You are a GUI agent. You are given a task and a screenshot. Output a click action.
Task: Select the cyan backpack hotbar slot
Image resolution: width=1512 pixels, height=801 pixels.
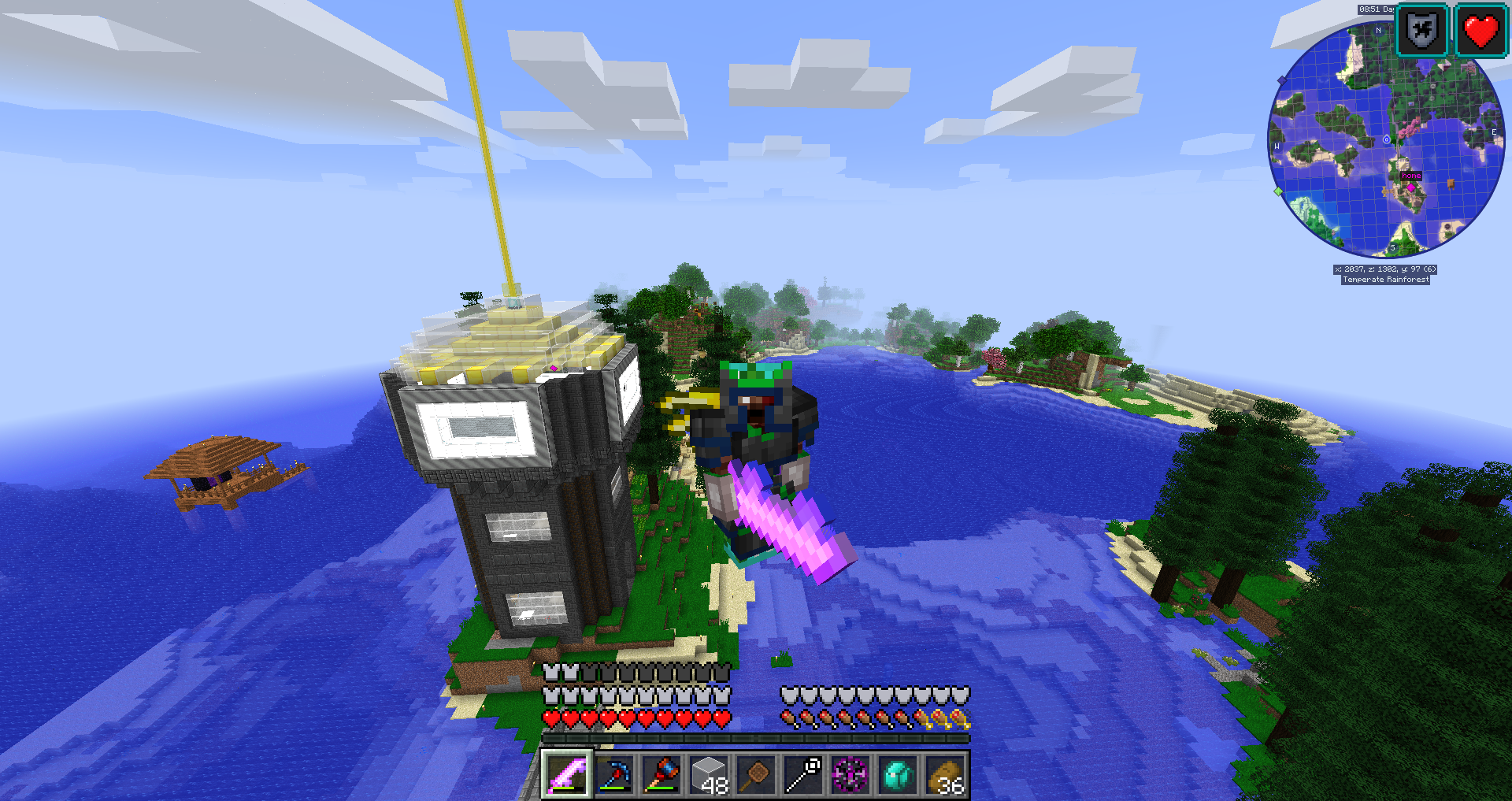tap(898, 775)
